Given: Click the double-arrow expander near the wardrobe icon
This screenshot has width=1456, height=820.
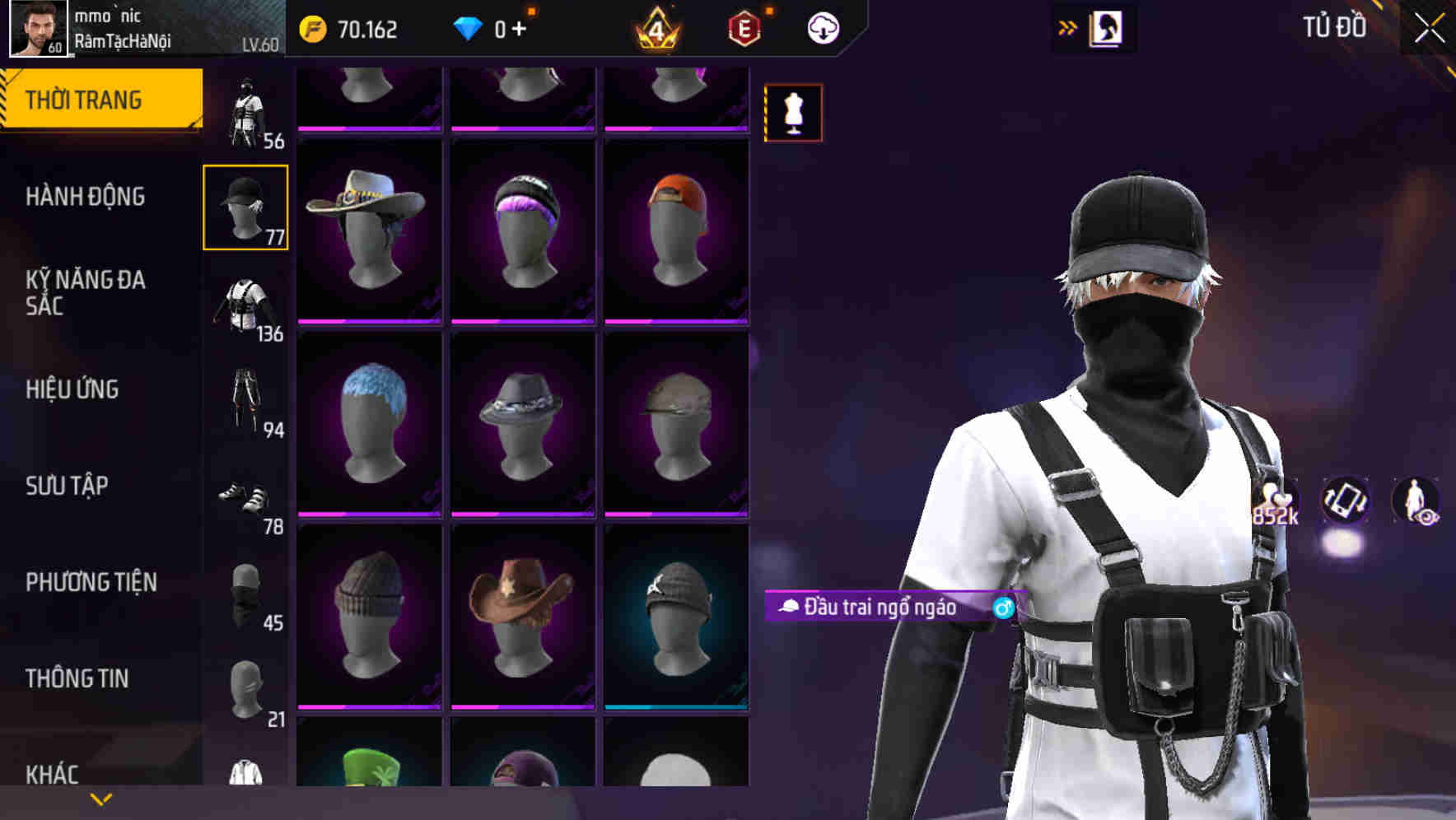Looking at the screenshot, I should coord(1067,27).
